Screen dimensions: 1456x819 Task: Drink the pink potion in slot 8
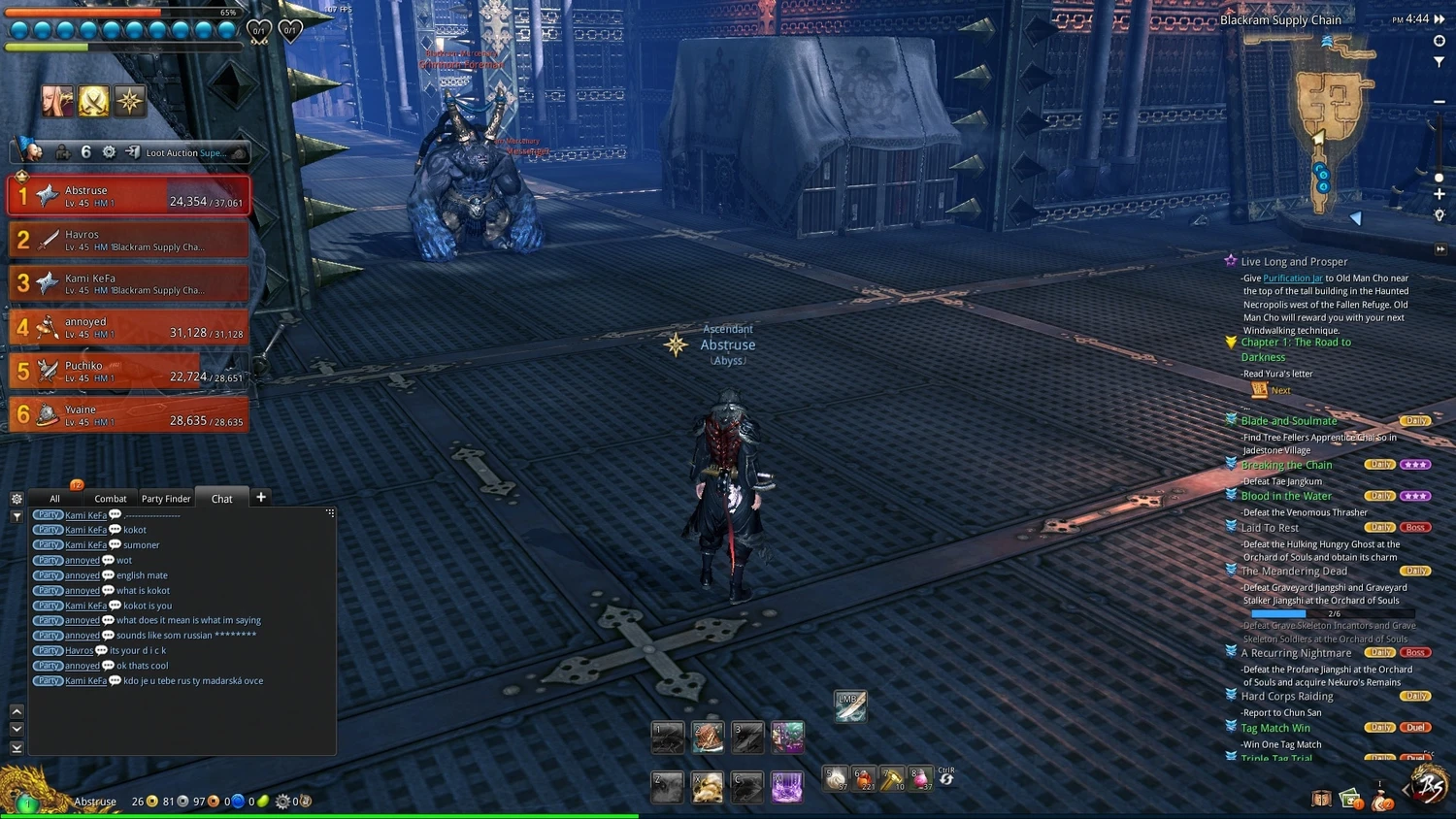tap(920, 777)
